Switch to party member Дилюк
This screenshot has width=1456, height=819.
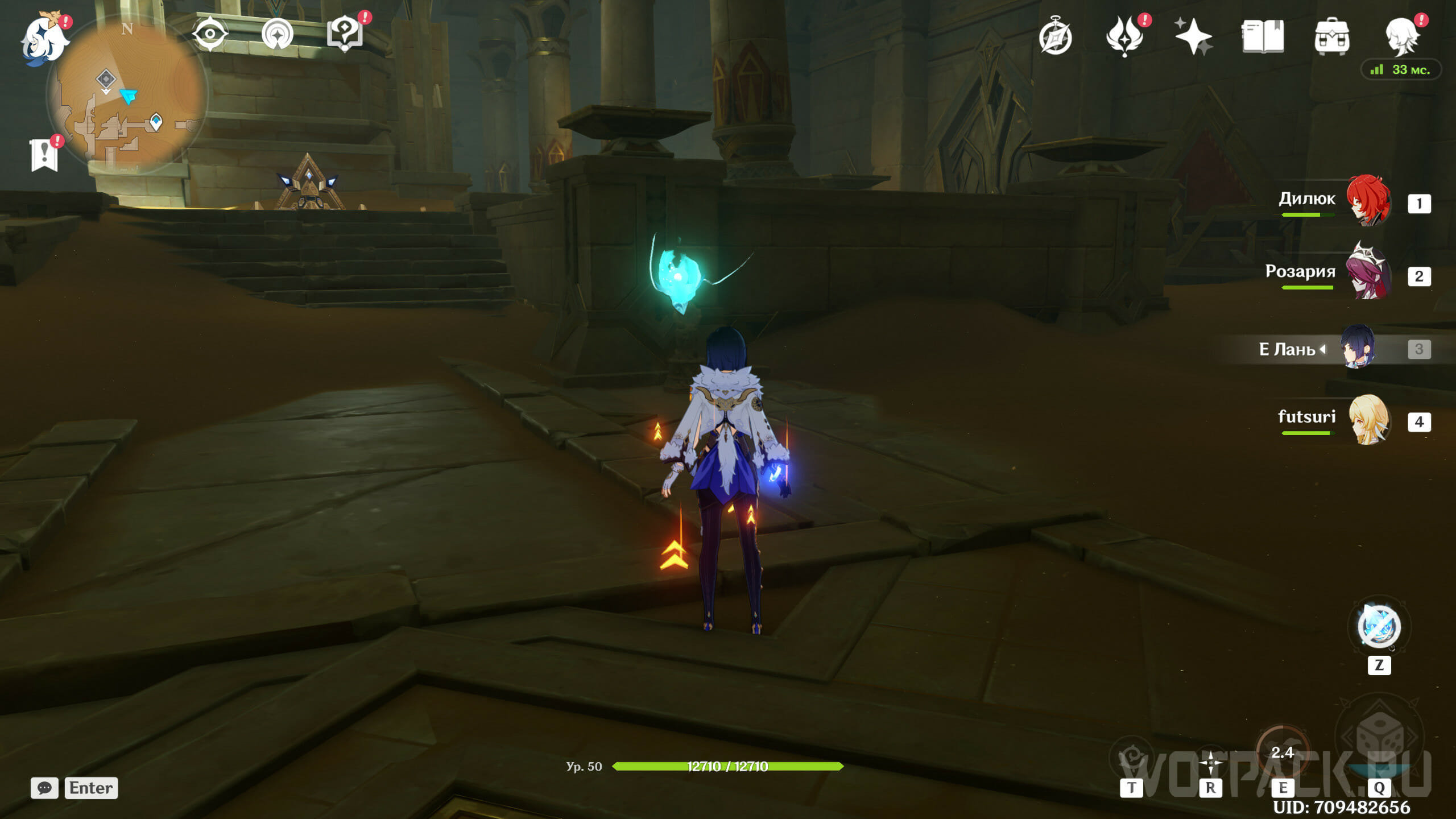[1368, 201]
